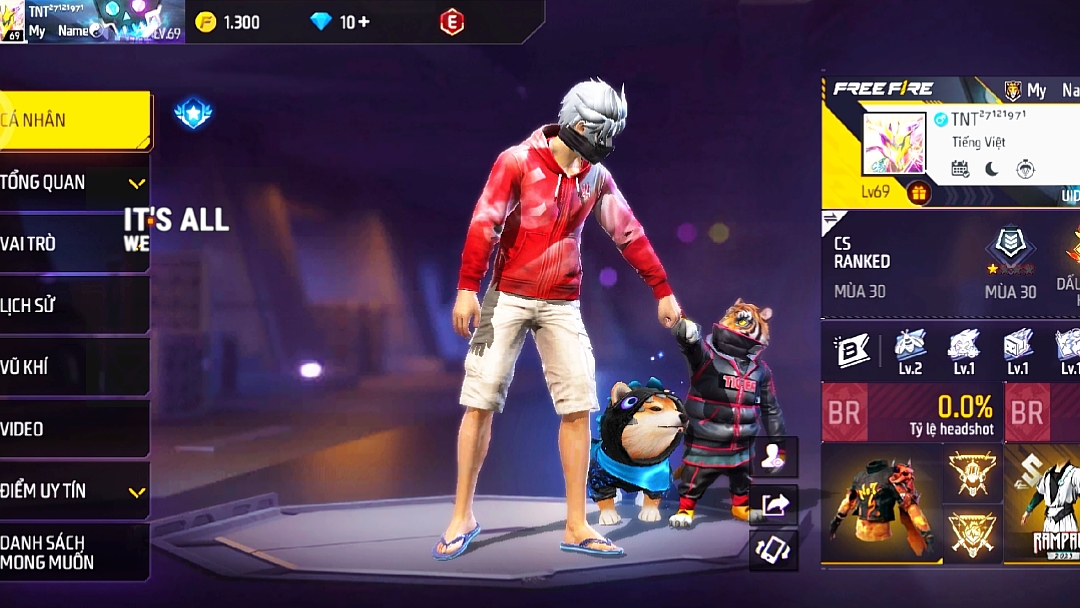Open DANH SÁCH MONG MUỐN wishlist
Viewport: 1080px width, 608px height.
(74, 552)
